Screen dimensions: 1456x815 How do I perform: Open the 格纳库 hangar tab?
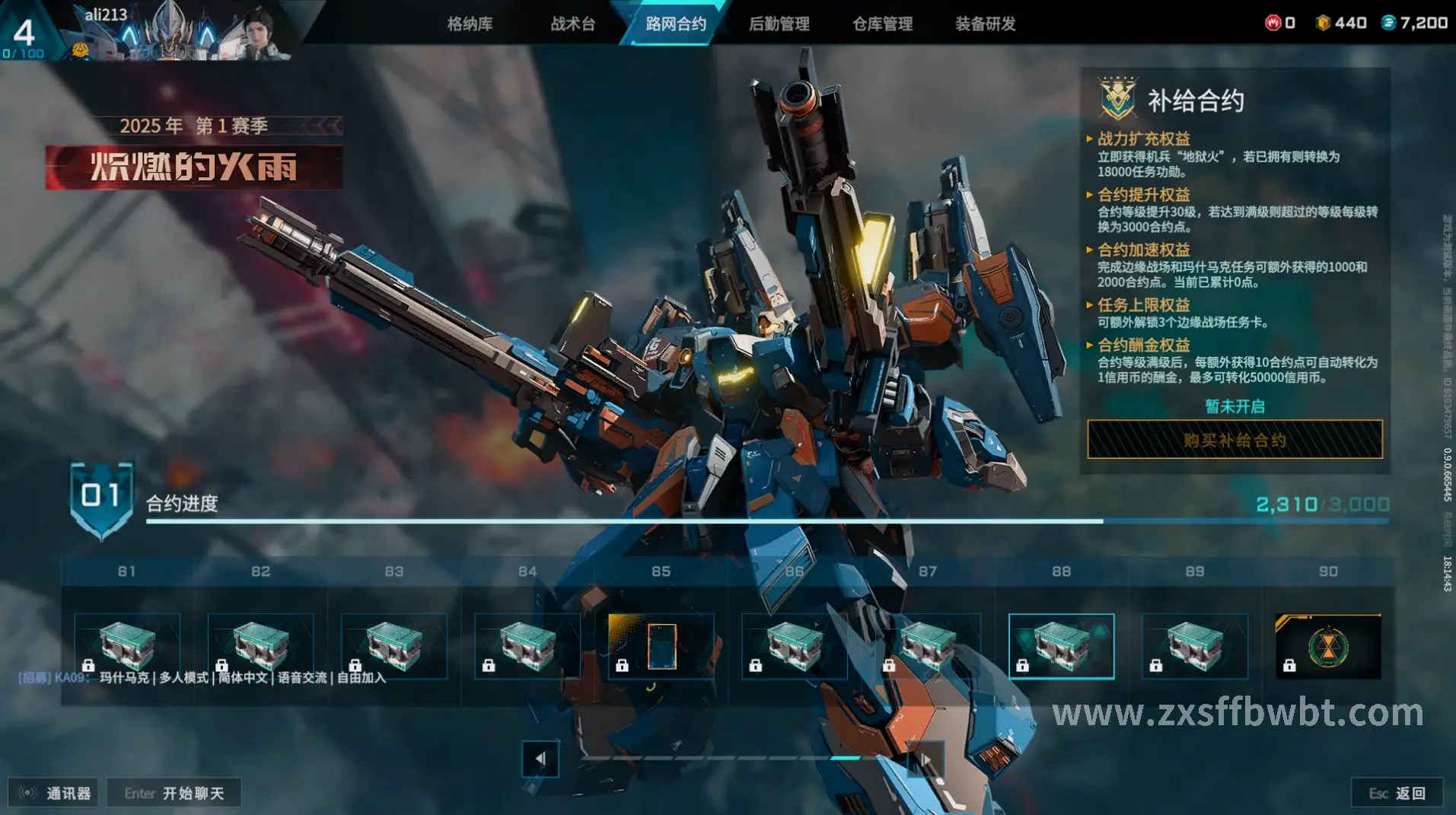(470, 24)
